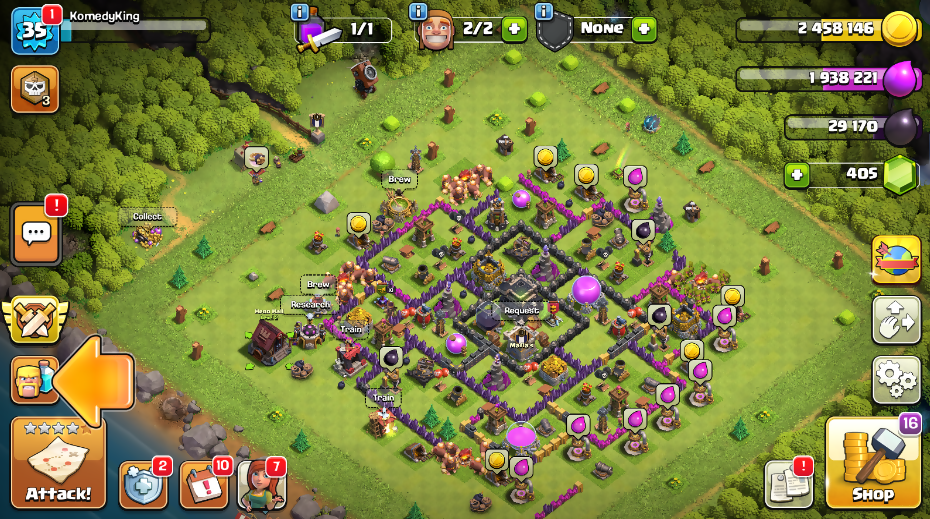
Task: Open the Settings gears
Action: pos(896,378)
